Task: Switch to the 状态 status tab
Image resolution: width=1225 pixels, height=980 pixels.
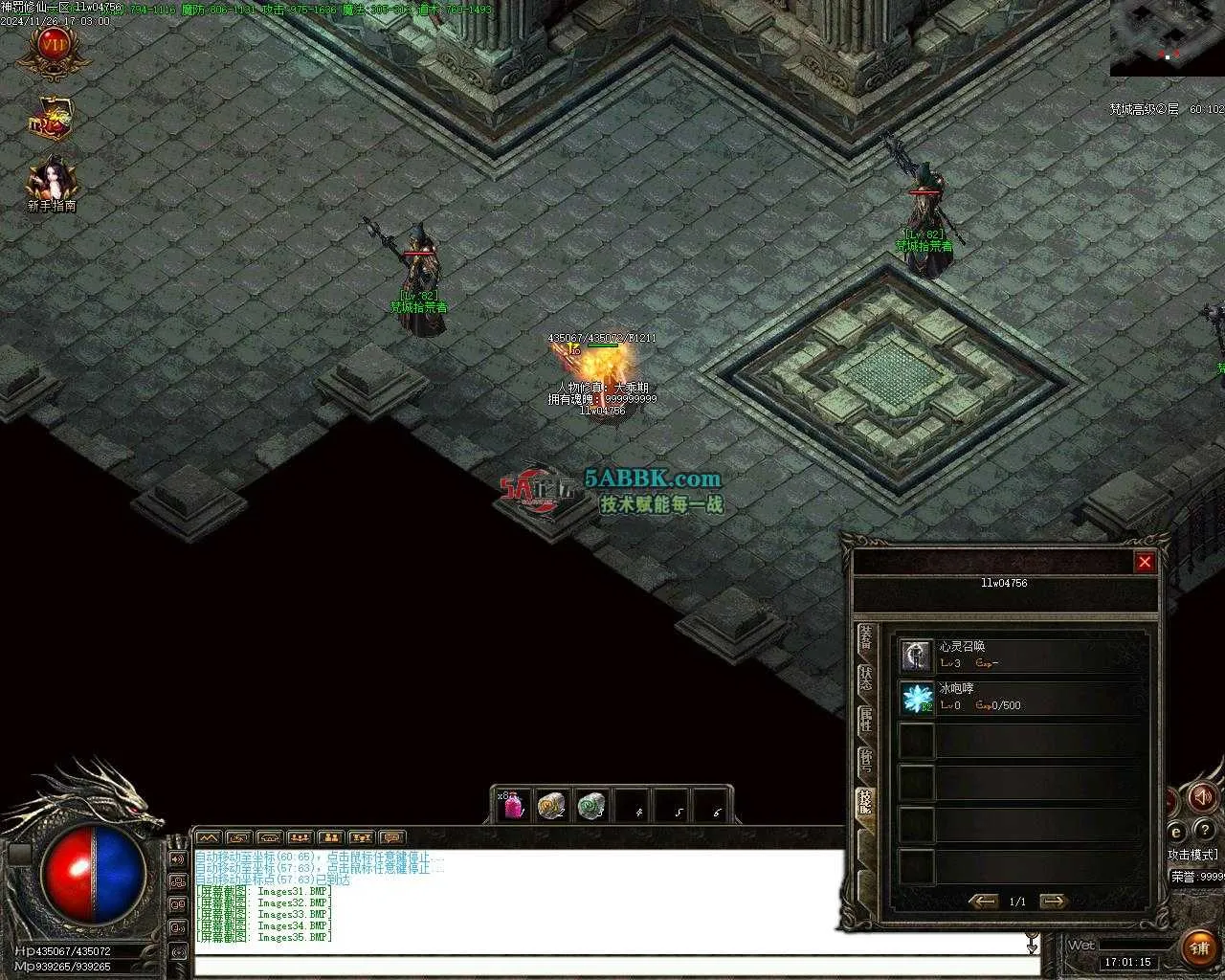Action: [x=866, y=679]
